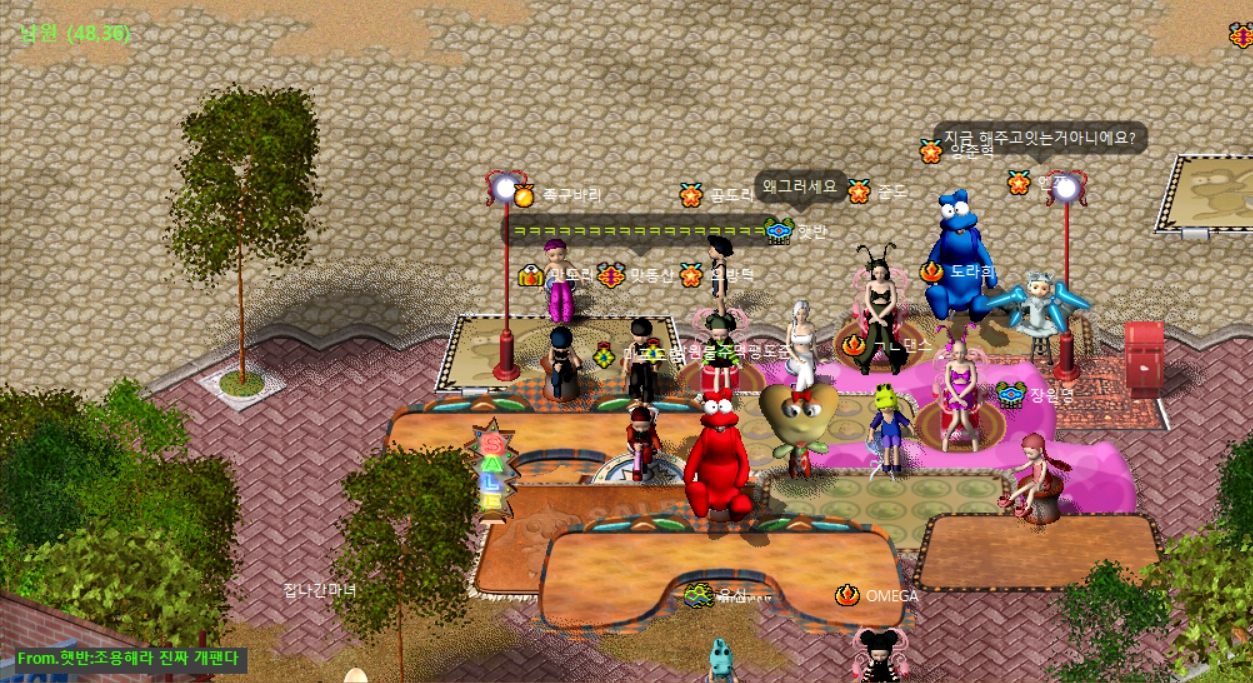
Task: Click the whisper message from 햇반
Action: [x=130, y=660]
